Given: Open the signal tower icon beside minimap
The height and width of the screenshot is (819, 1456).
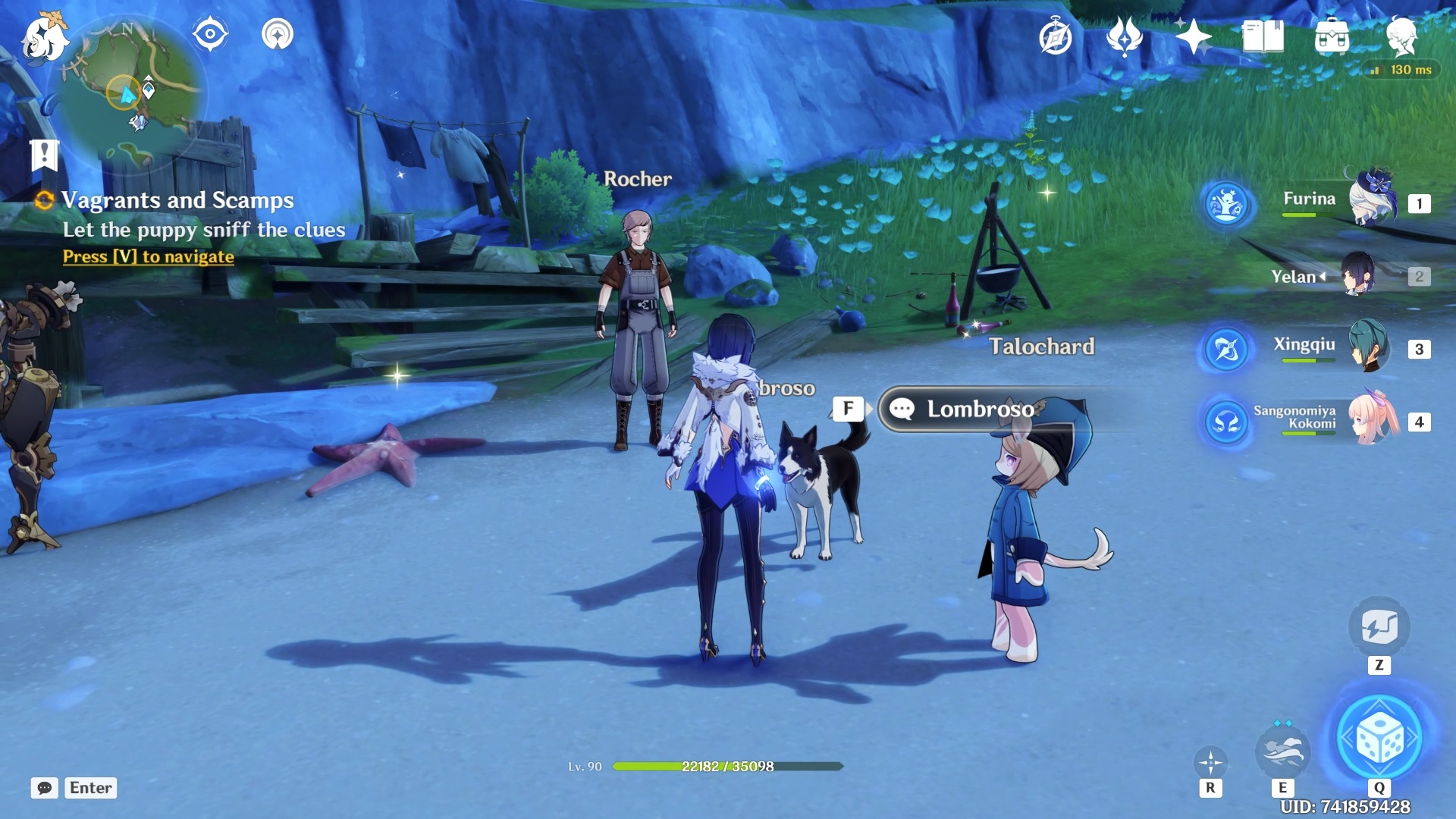Looking at the screenshot, I should click(x=278, y=35).
